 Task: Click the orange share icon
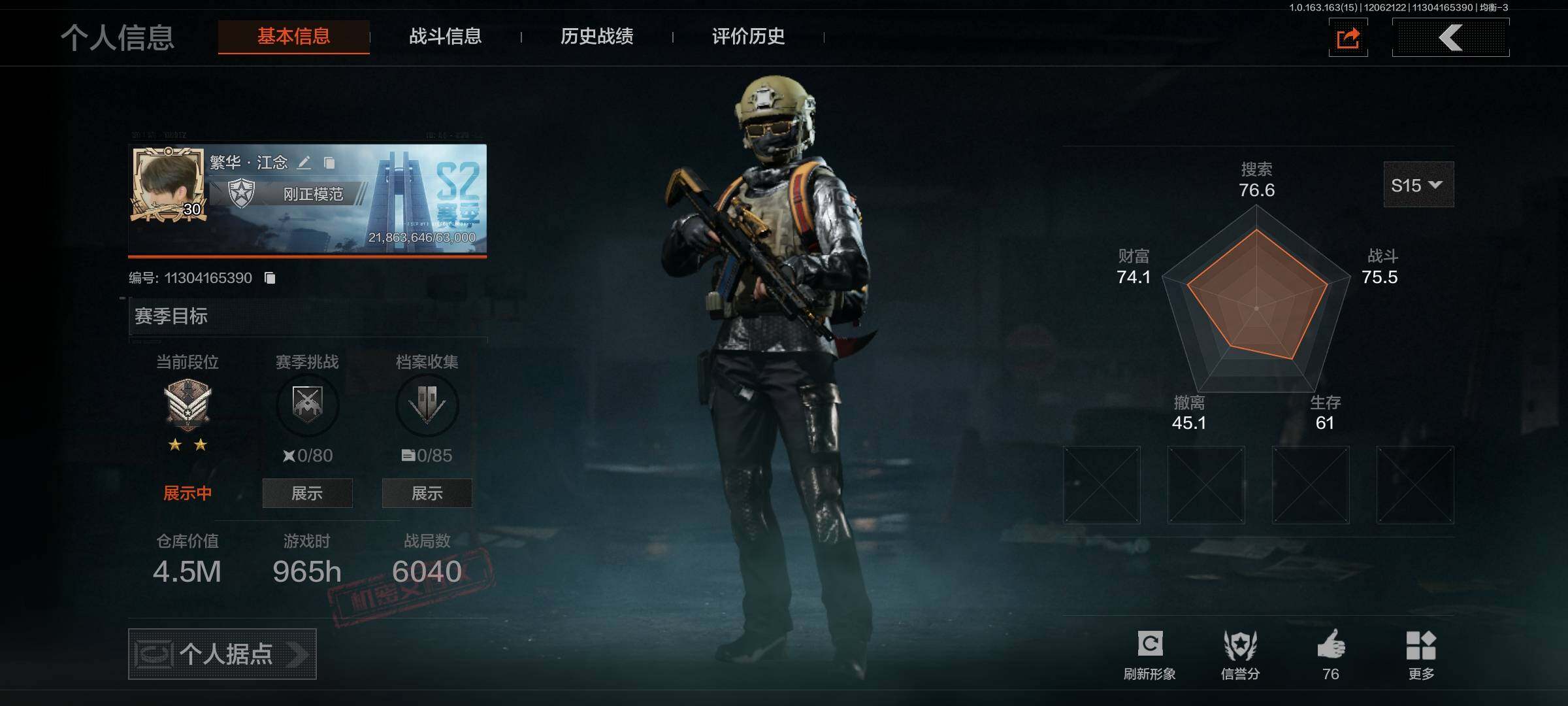pos(1348,38)
